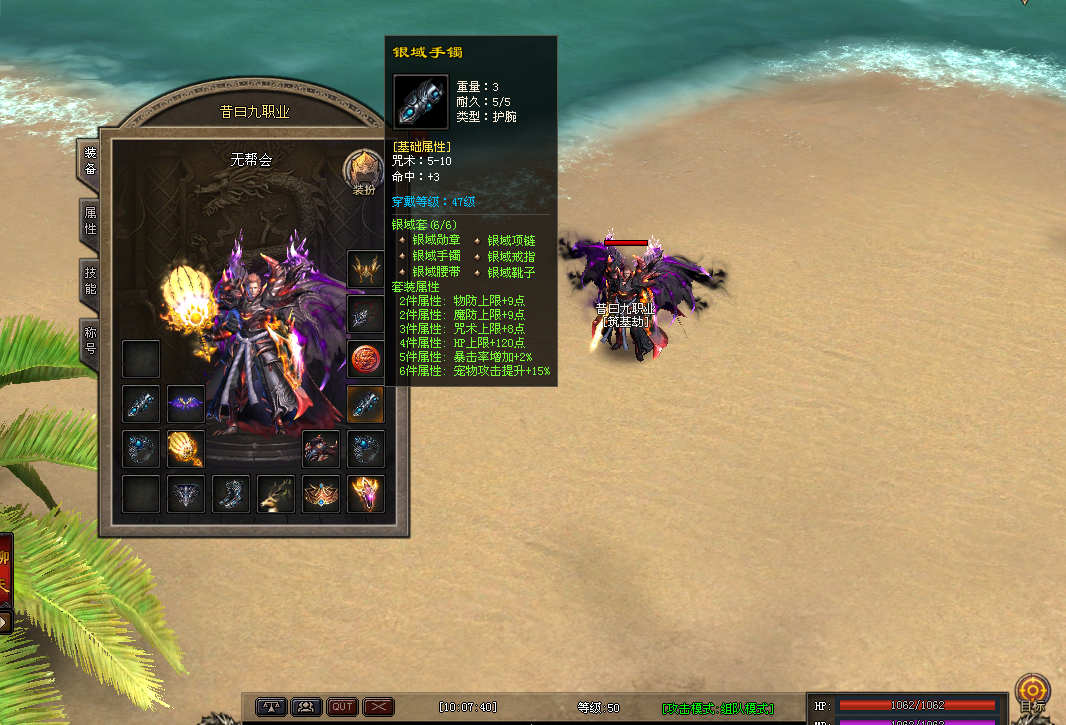The image size is (1066, 725).
Task: Click the purple wings equipment slot
Action: coord(185,404)
